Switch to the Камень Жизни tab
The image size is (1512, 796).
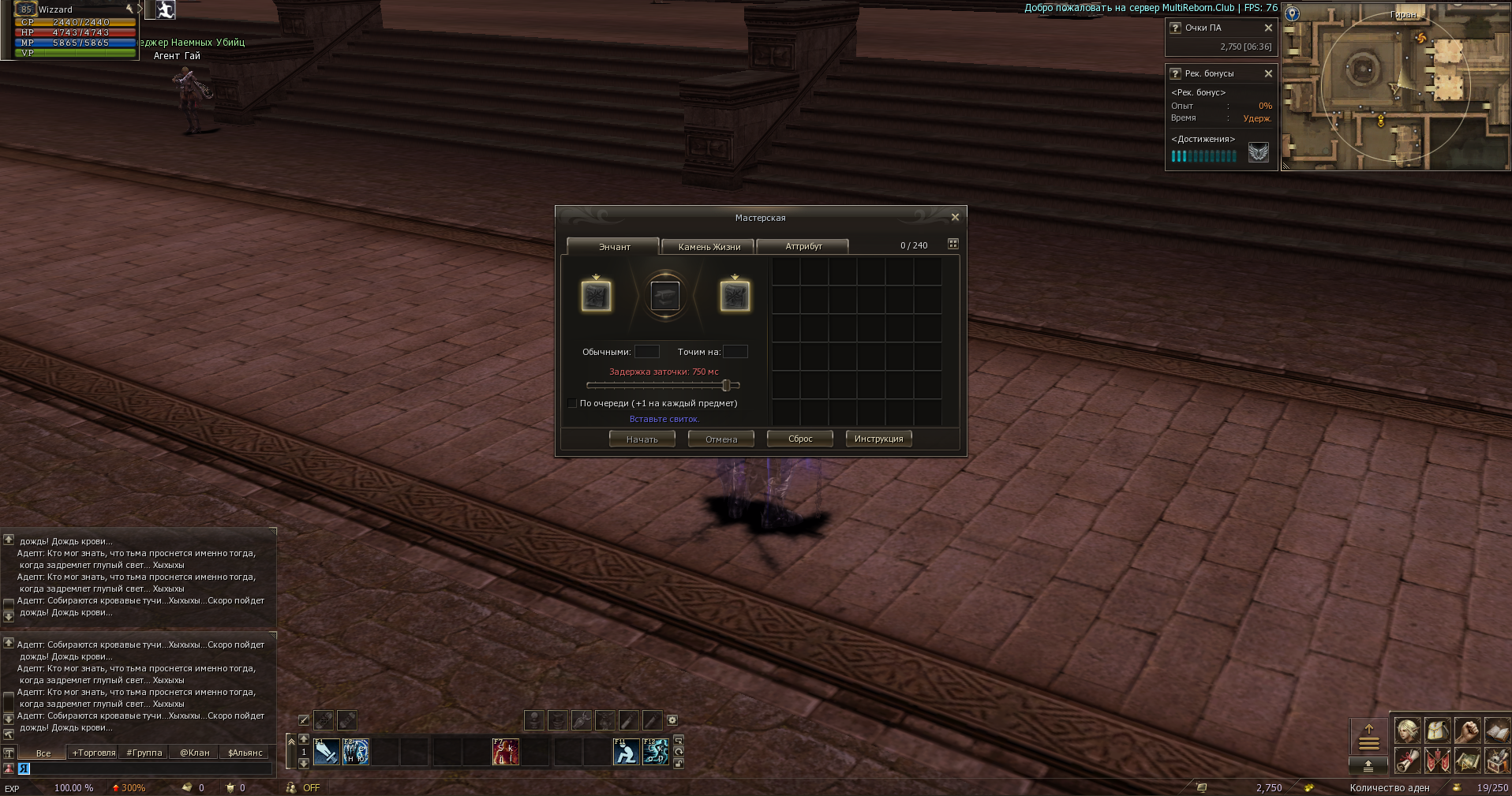(709, 247)
